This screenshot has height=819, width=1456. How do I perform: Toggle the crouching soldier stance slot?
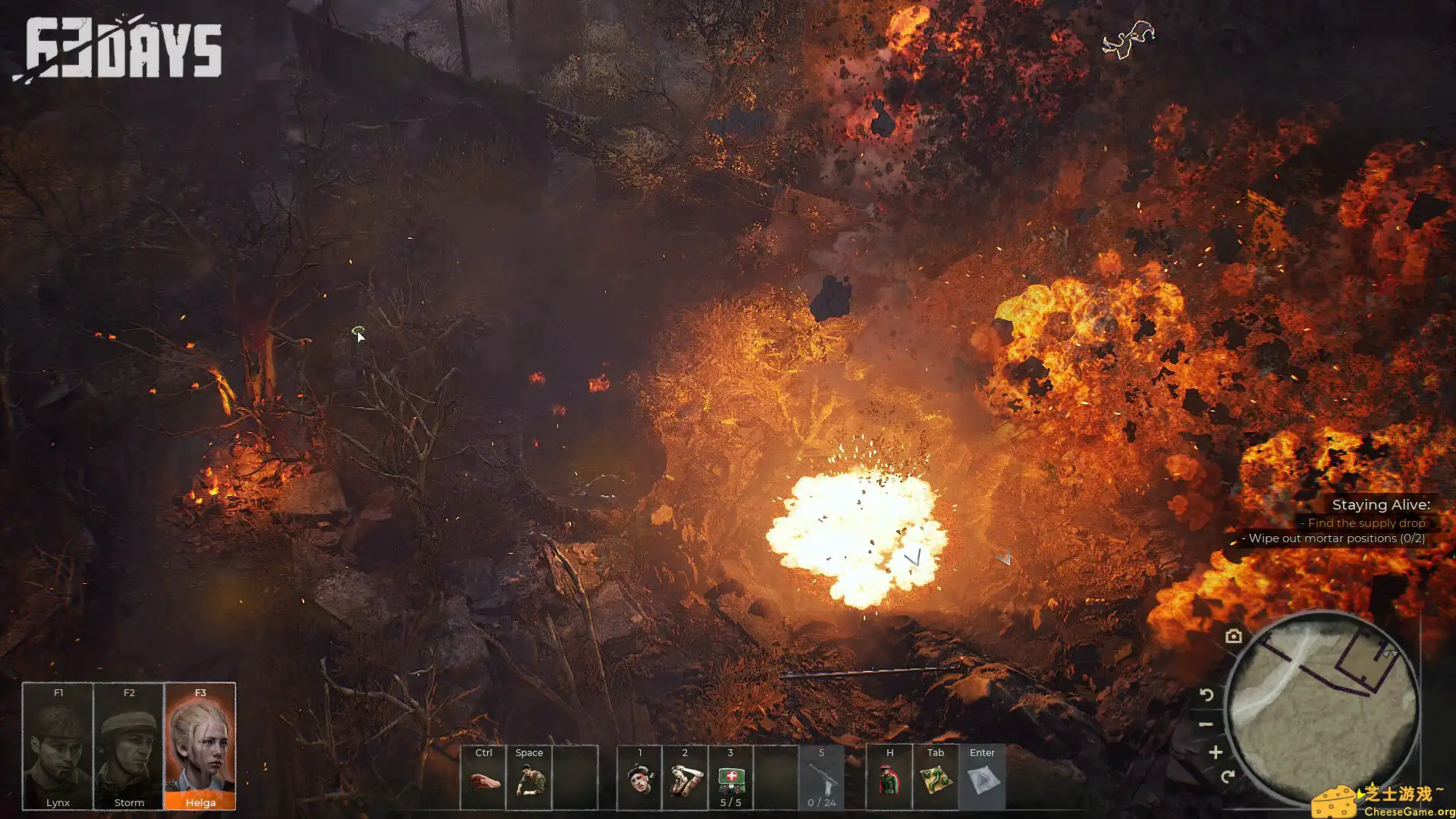coord(529,780)
